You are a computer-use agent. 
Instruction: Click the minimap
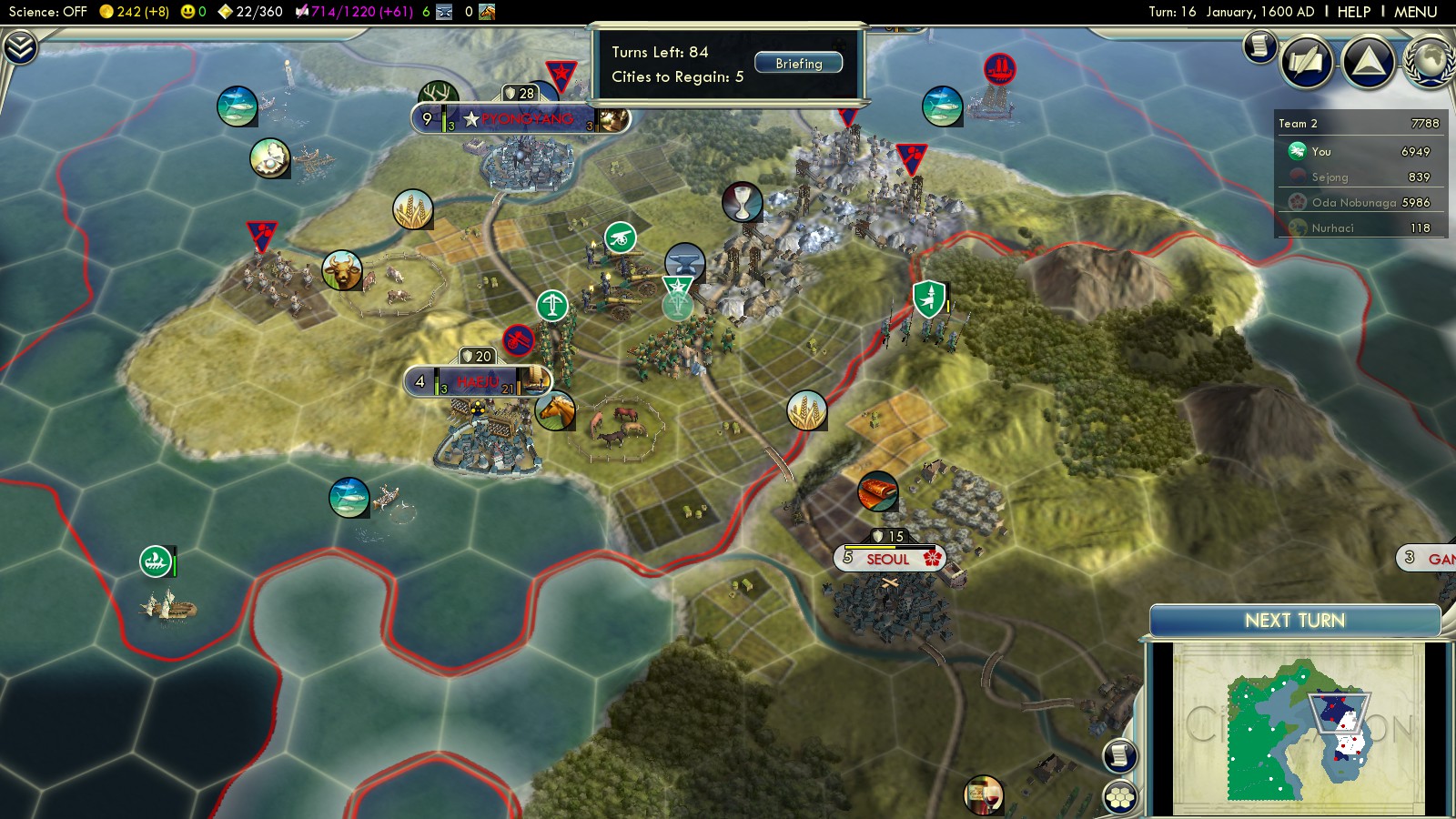tap(1297, 728)
